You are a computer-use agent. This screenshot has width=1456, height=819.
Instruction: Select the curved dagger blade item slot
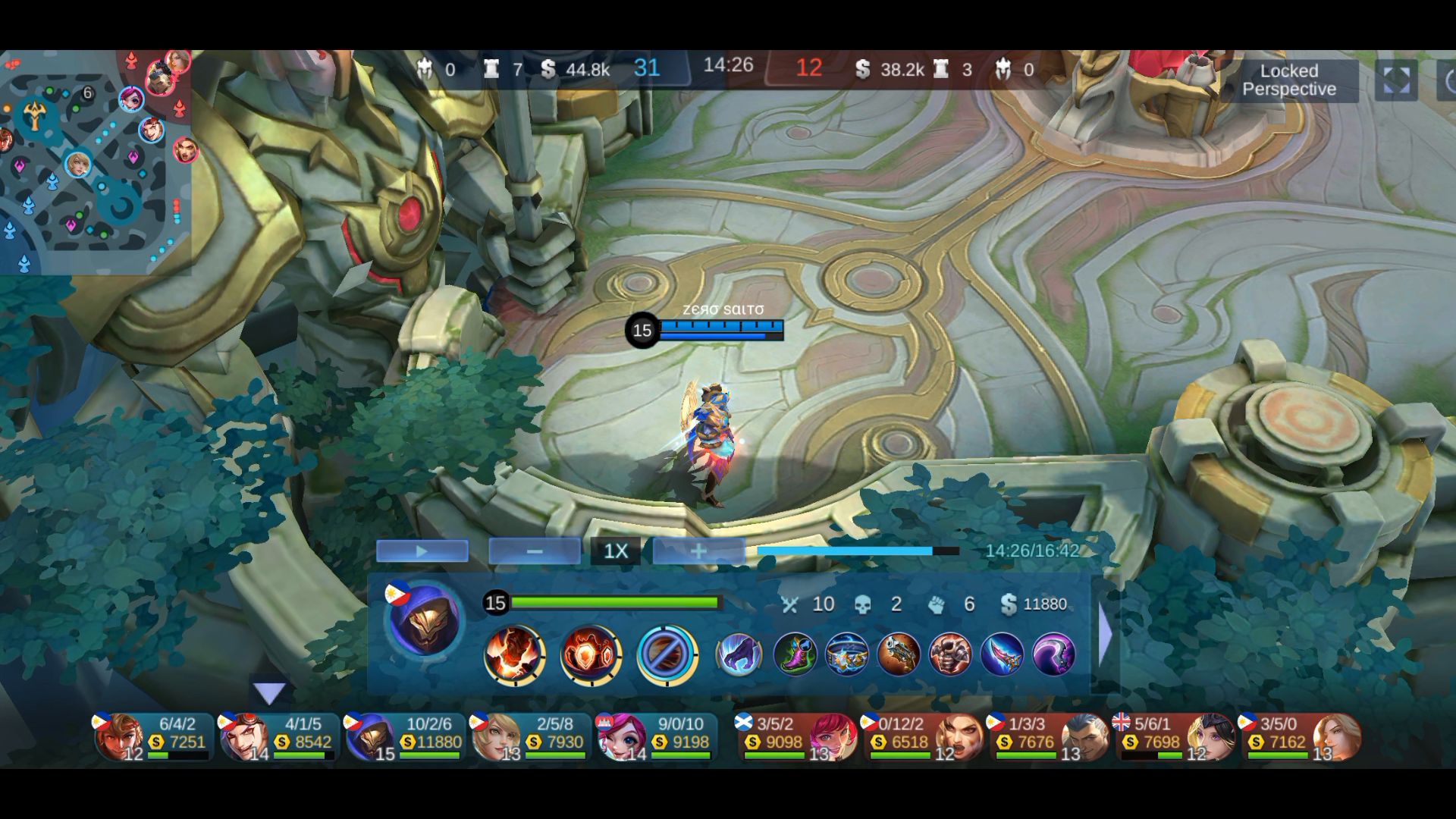coord(1002,654)
